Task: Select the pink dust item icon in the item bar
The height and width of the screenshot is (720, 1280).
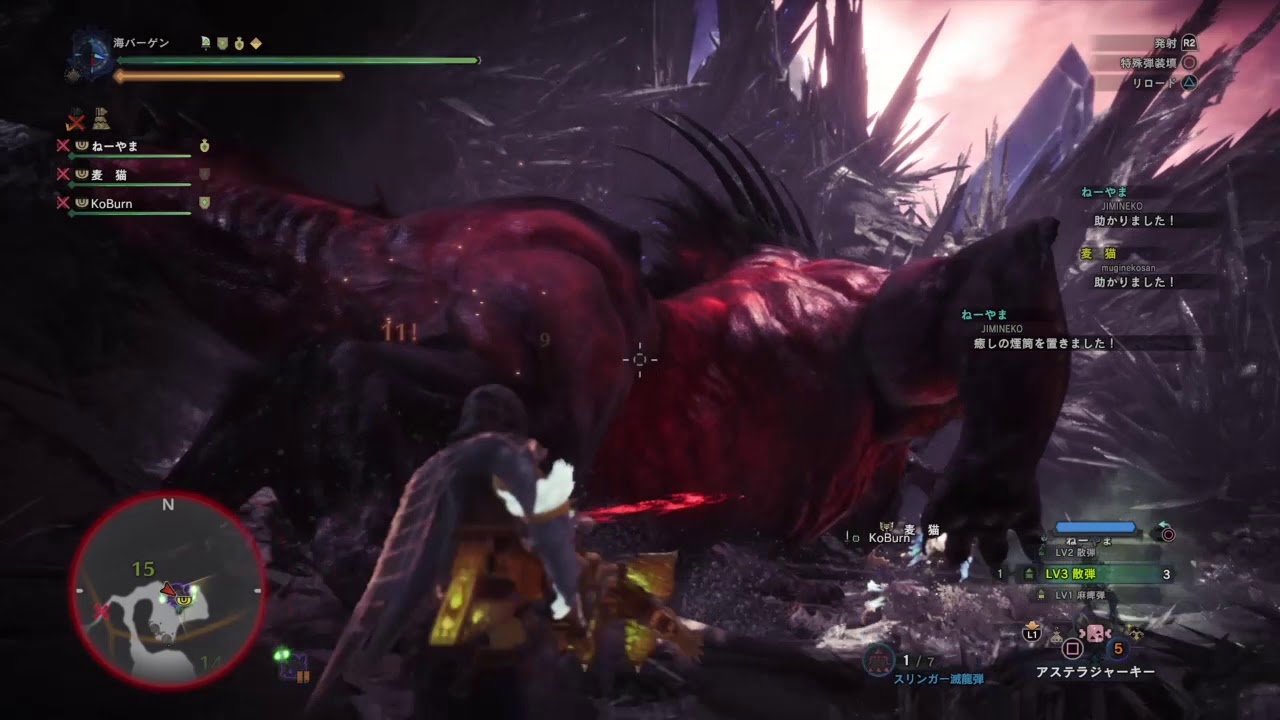Action: 1095,632
